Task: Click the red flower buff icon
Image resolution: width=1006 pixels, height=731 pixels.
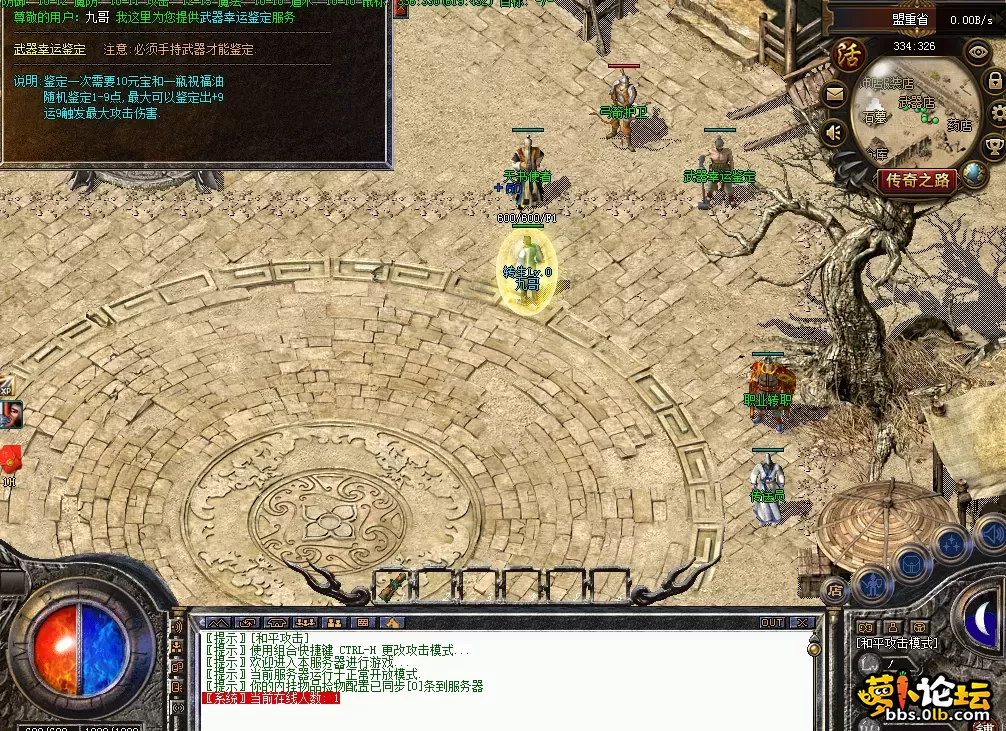Action: coord(10,459)
